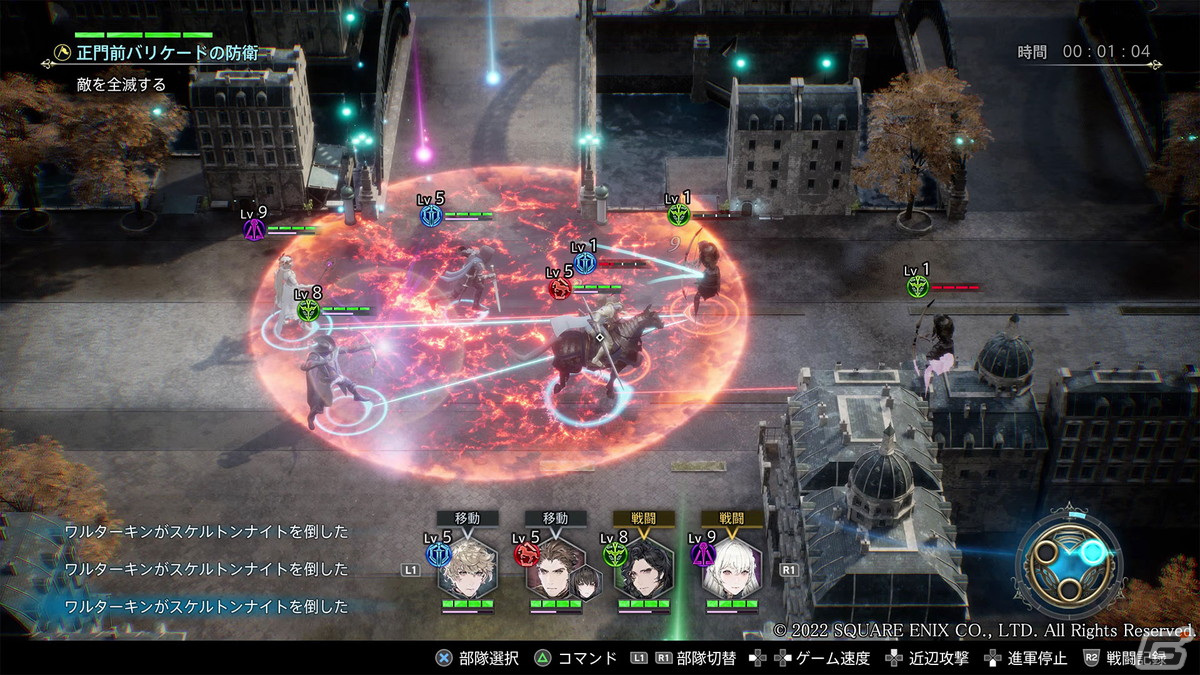This screenshot has width=1200, height=675.
Task: Select the blond Lv 5 unit portrait
Action: [x=467, y=567]
